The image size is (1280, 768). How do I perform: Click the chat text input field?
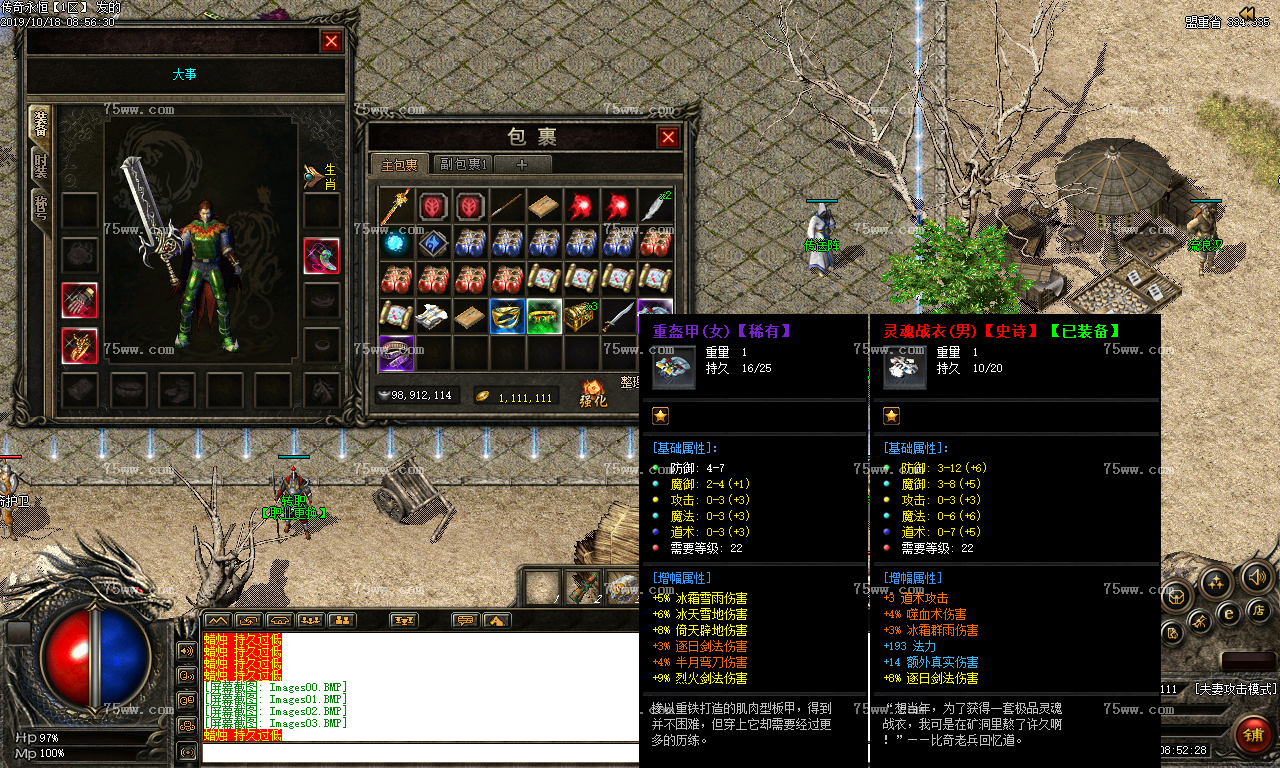[x=420, y=753]
